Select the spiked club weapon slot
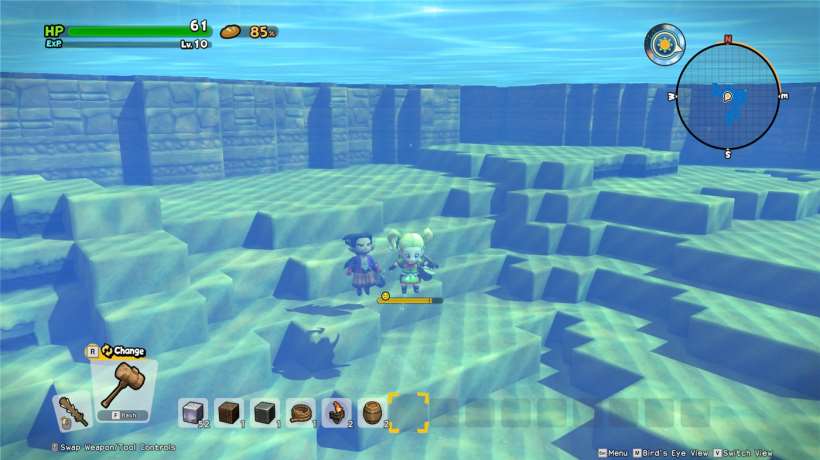The width and height of the screenshot is (820, 460). click(x=70, y=411)
